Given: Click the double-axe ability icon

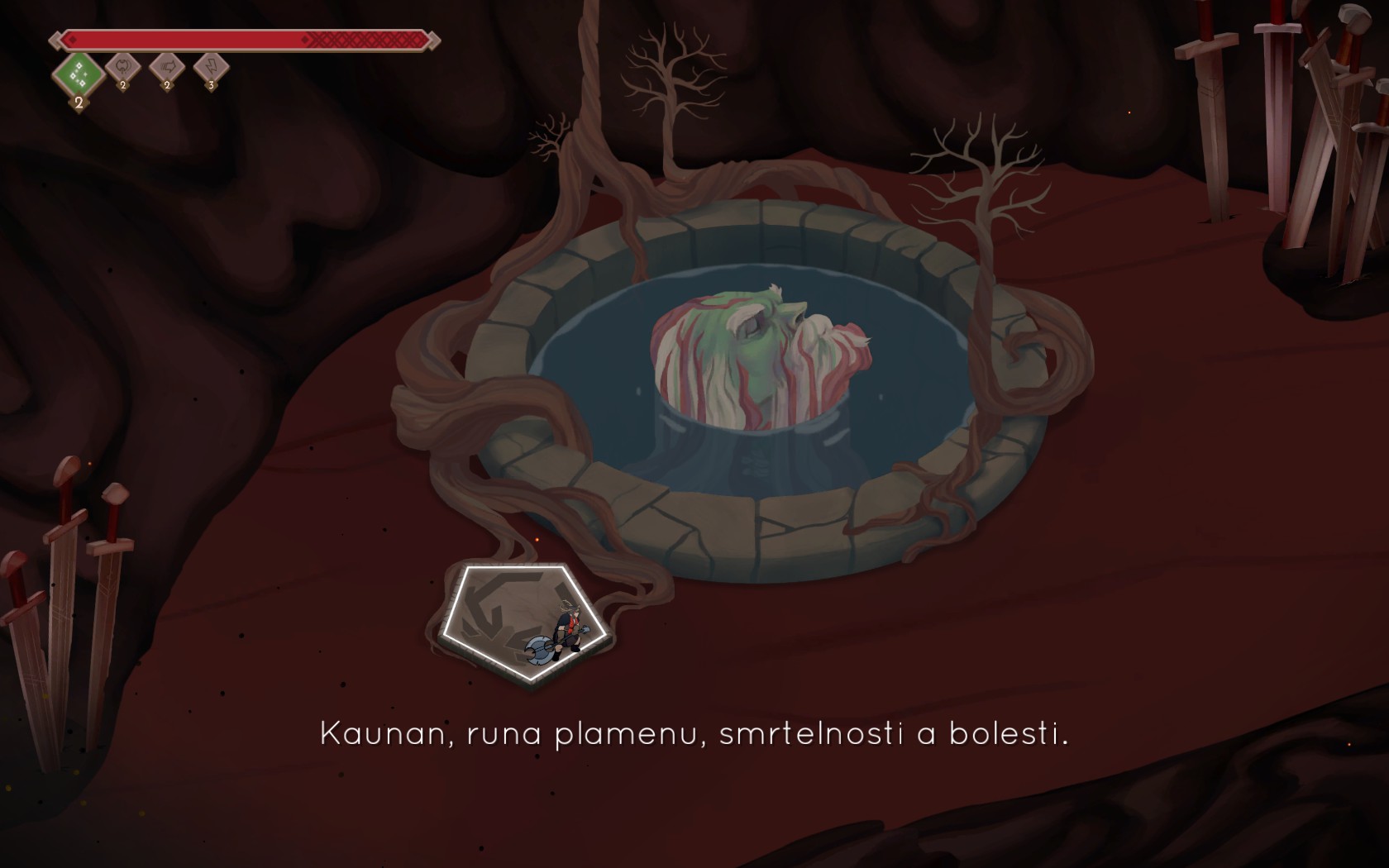Looking at the screenshot, I should pos(123,68).
